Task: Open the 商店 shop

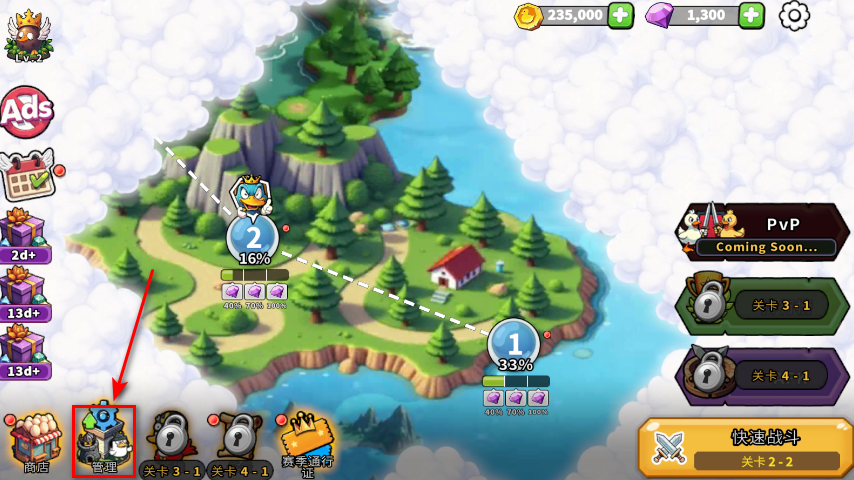Action: click(35, 442)
